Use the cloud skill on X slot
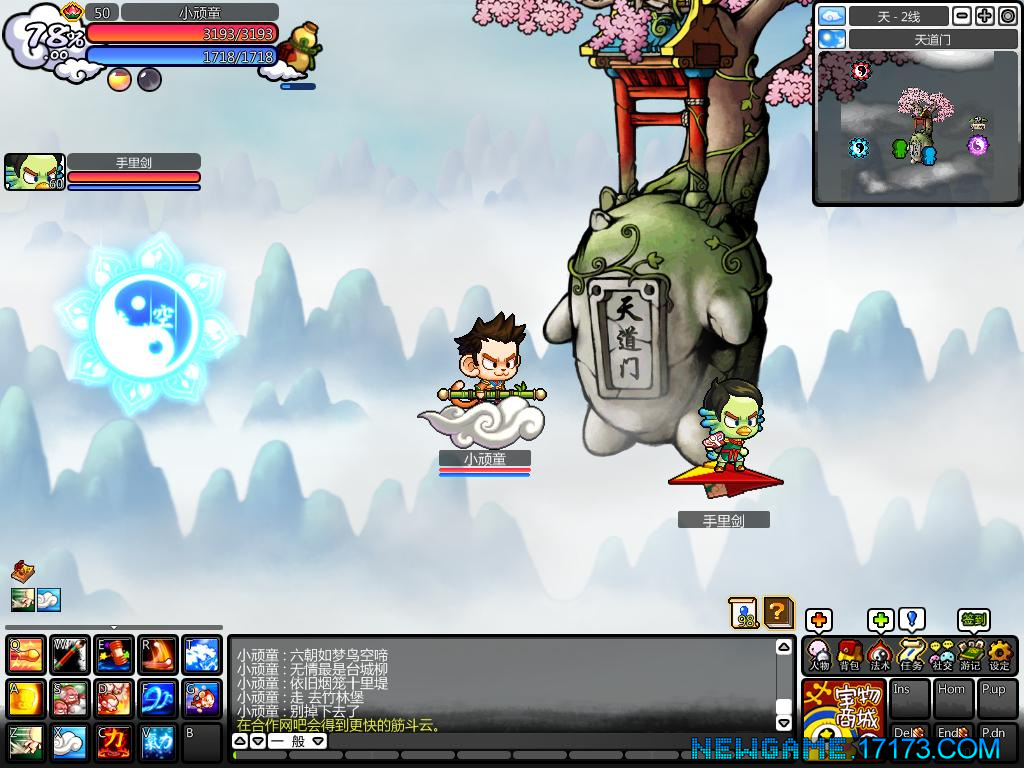 point(70,743)
